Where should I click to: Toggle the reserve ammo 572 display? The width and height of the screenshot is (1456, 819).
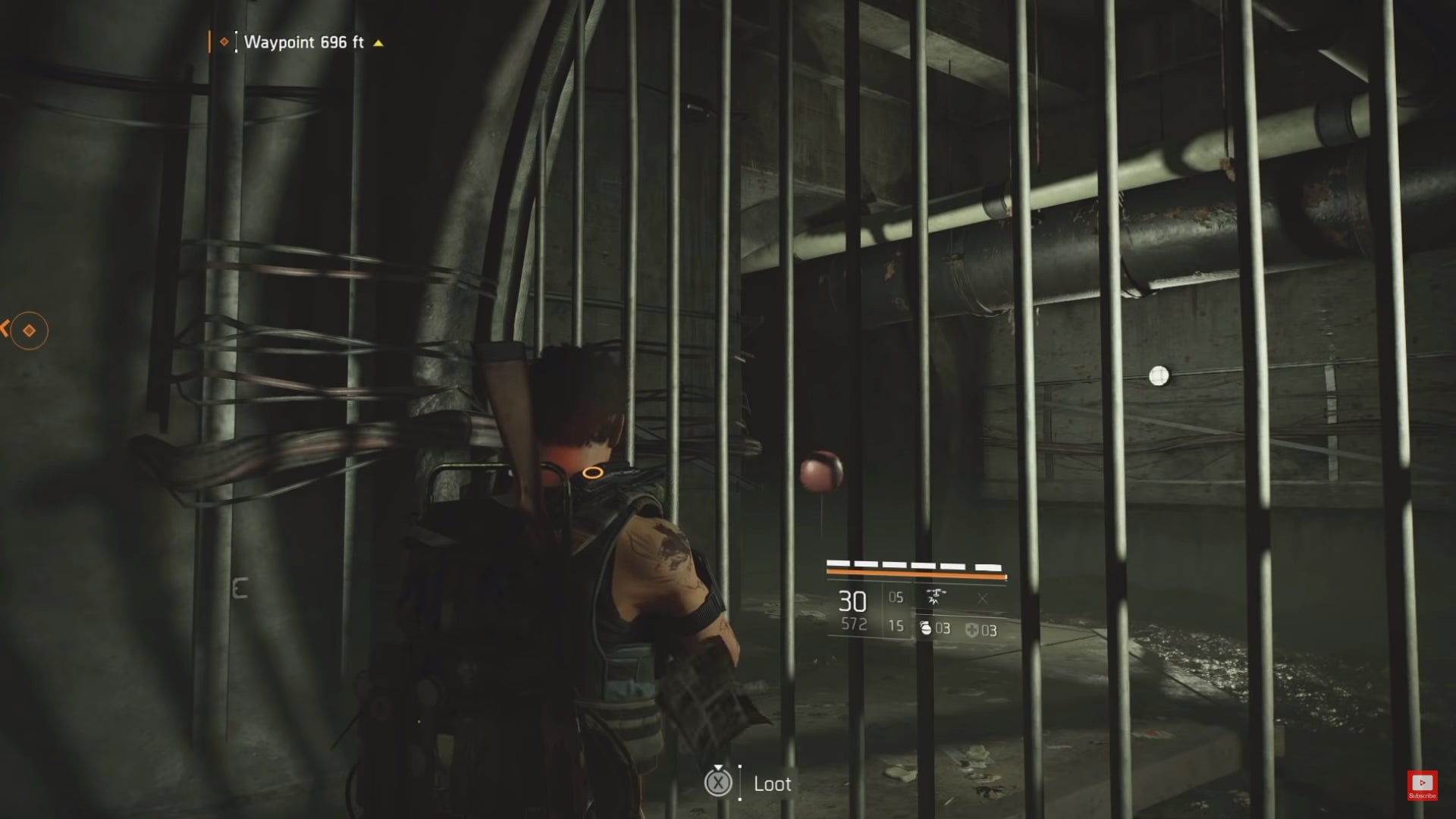tap(854, 624)
